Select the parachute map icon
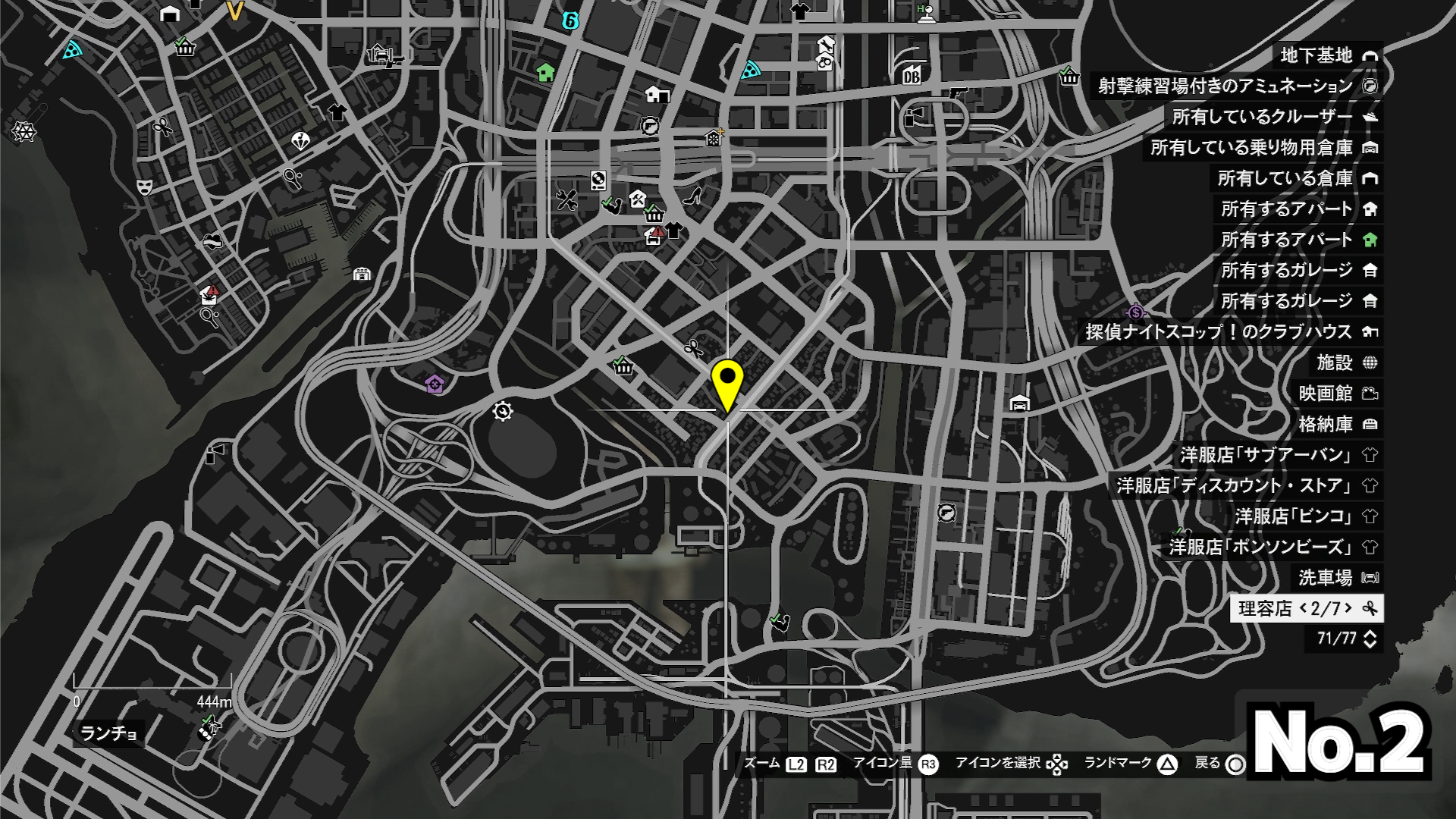 point(300,141)
